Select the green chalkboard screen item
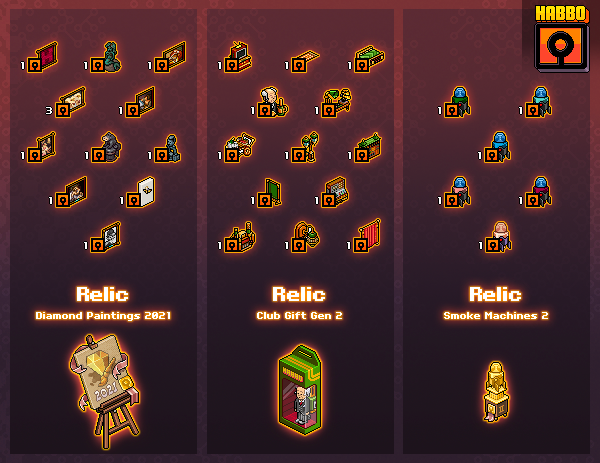The image size is (600, 463). pos(269,192)
